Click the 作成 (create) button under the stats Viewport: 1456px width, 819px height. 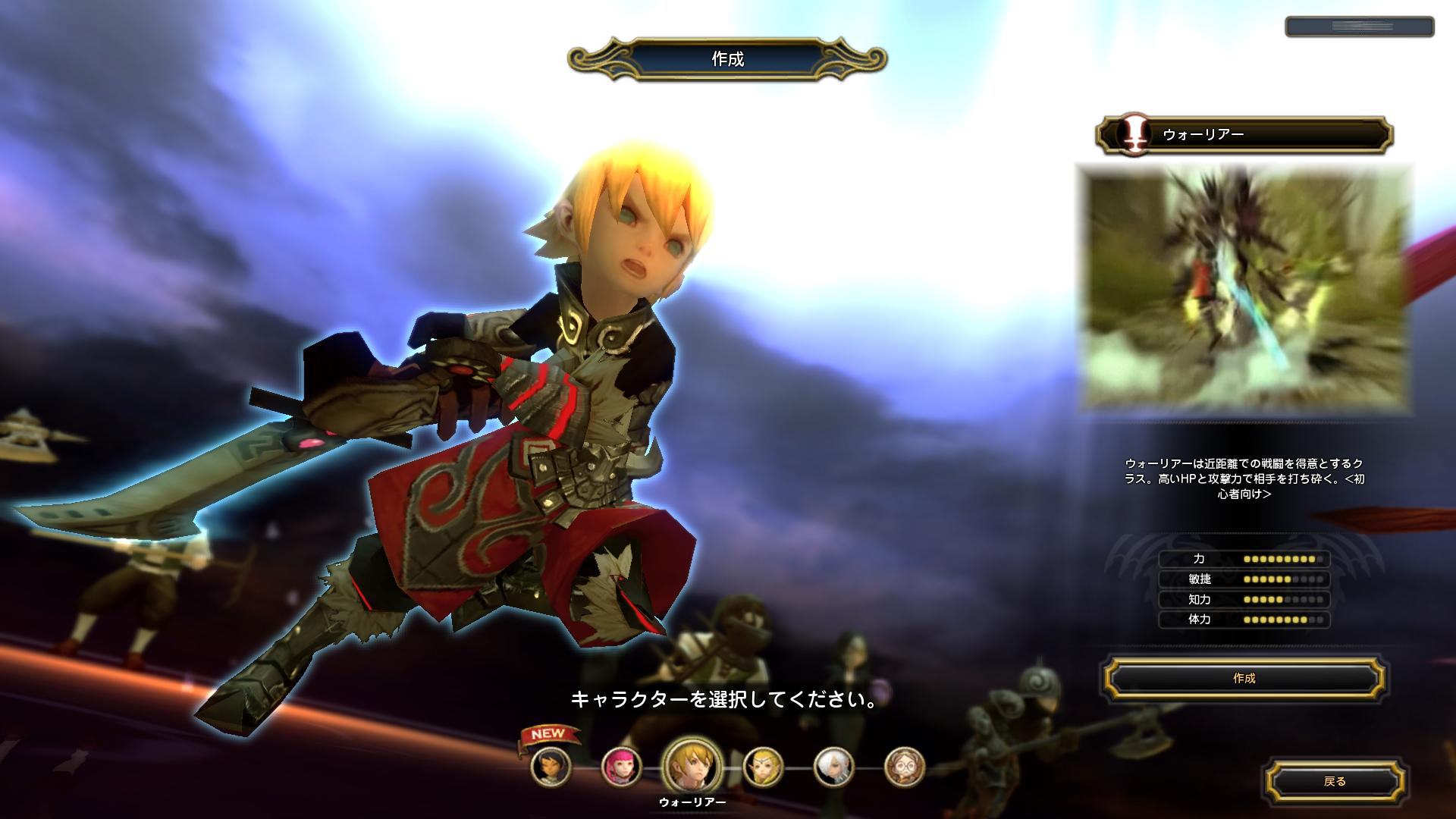pyautogui.click(x=1244, y=679)
